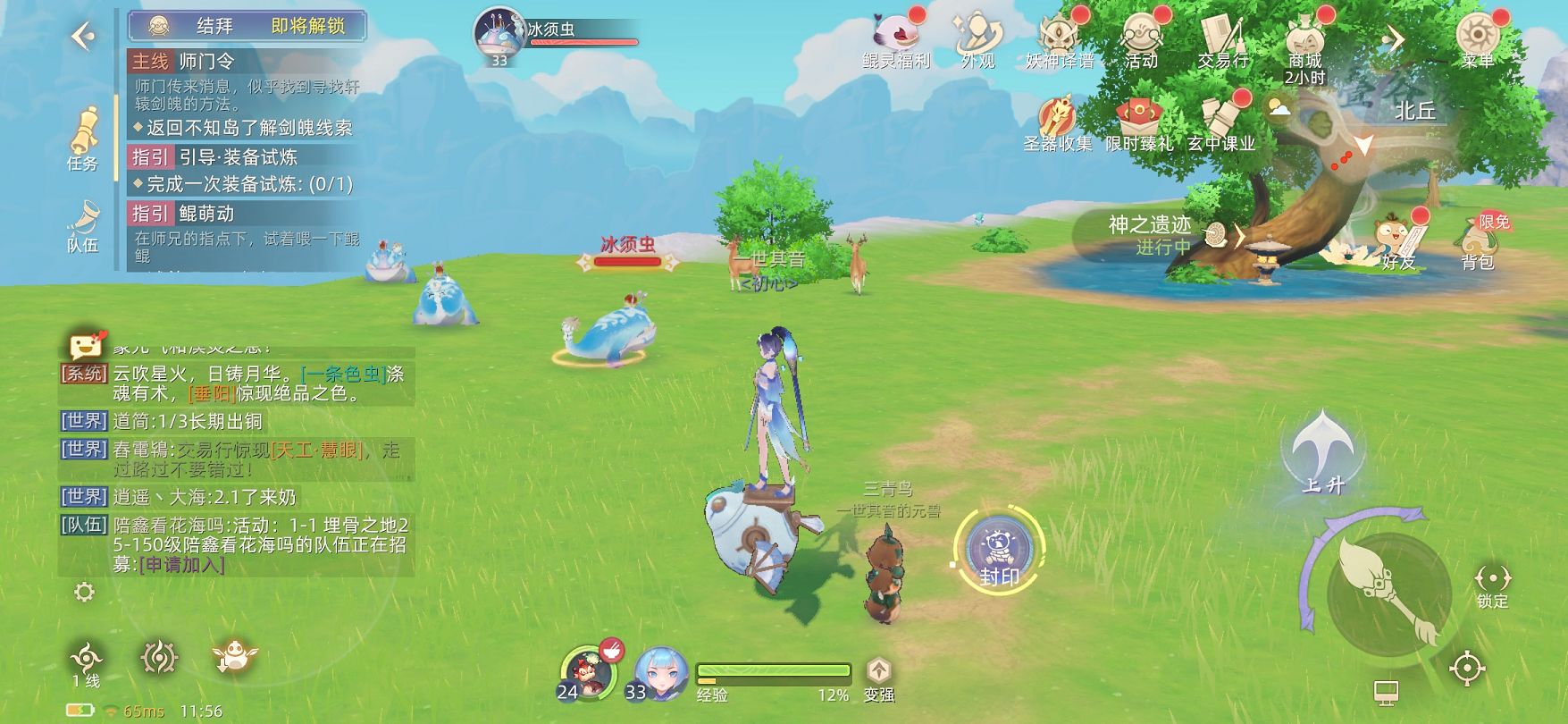
Task: Open the 好友 friends list
Action: (x=1396, y=241)
